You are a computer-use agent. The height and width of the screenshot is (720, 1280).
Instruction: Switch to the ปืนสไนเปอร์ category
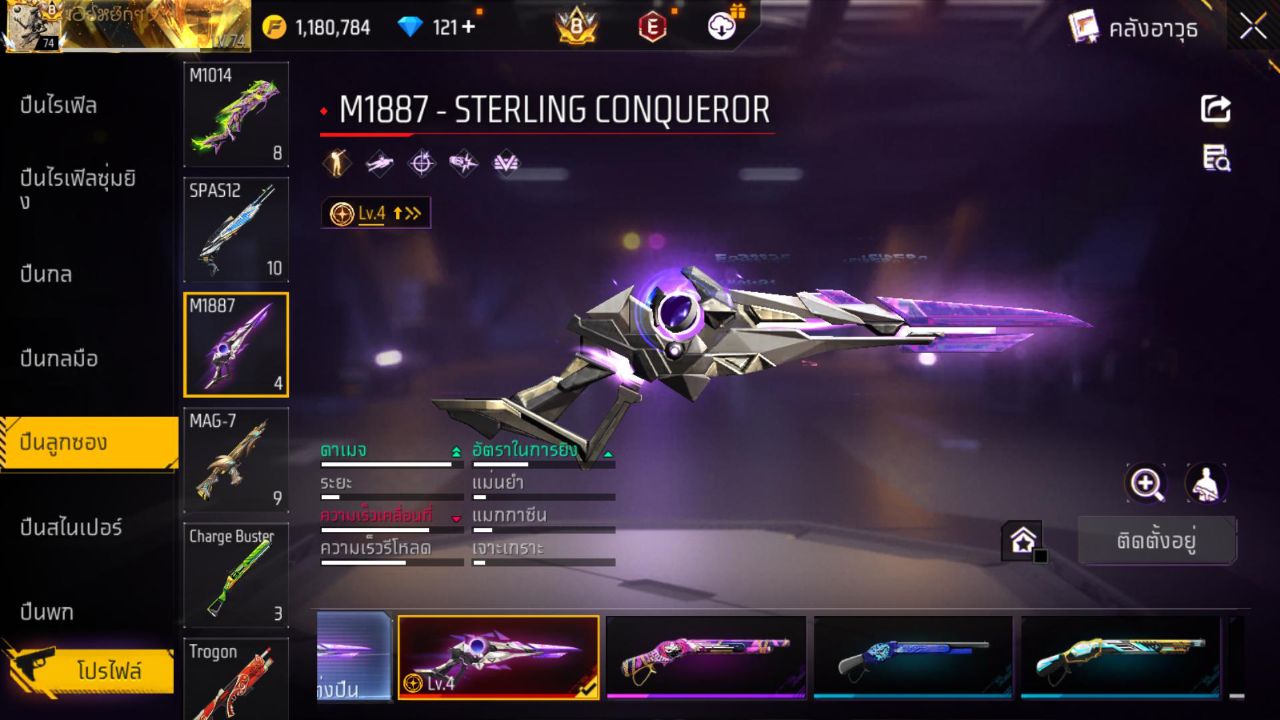coord(70,528)
